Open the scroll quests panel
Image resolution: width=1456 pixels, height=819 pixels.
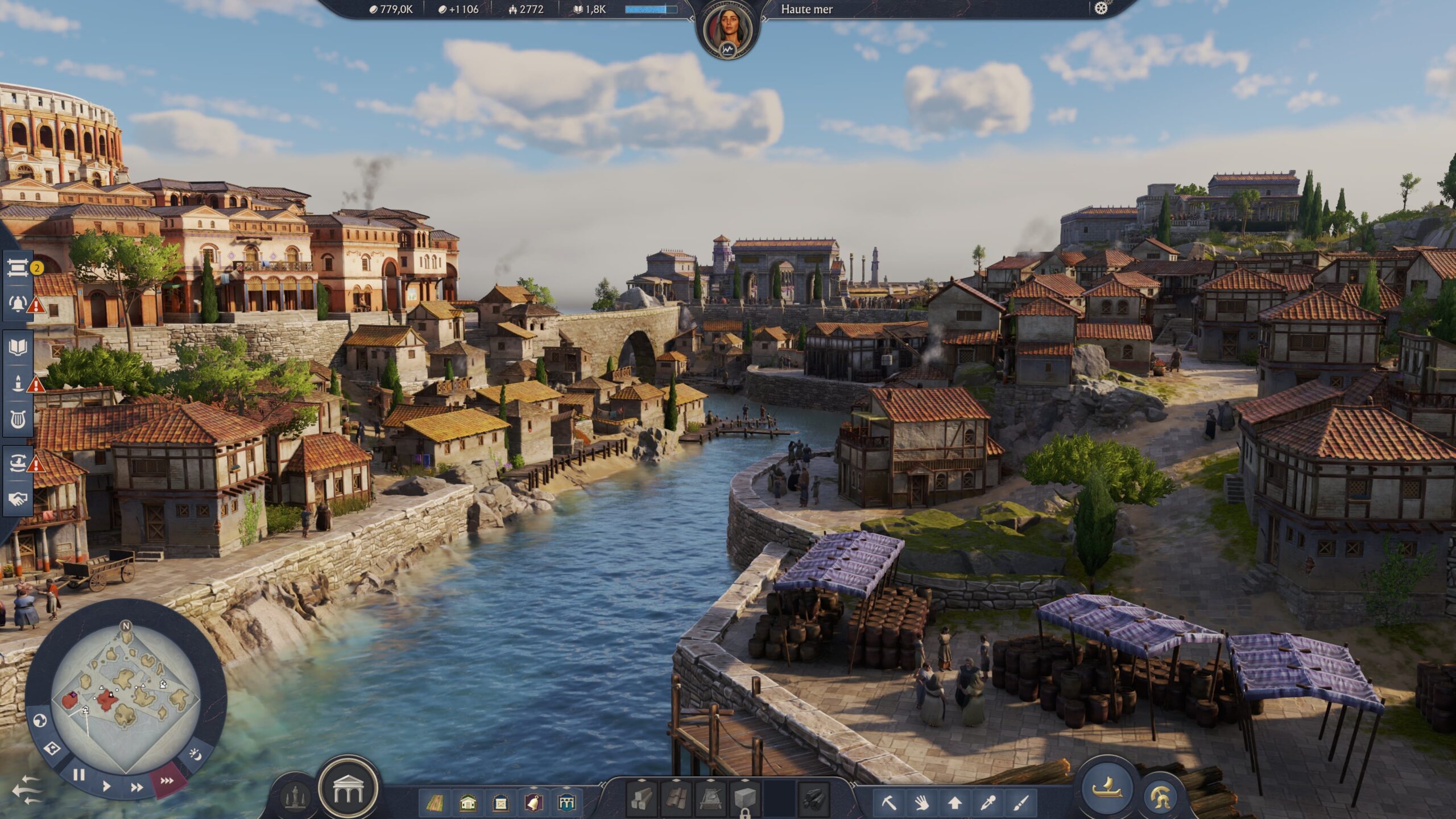[18, 268]
